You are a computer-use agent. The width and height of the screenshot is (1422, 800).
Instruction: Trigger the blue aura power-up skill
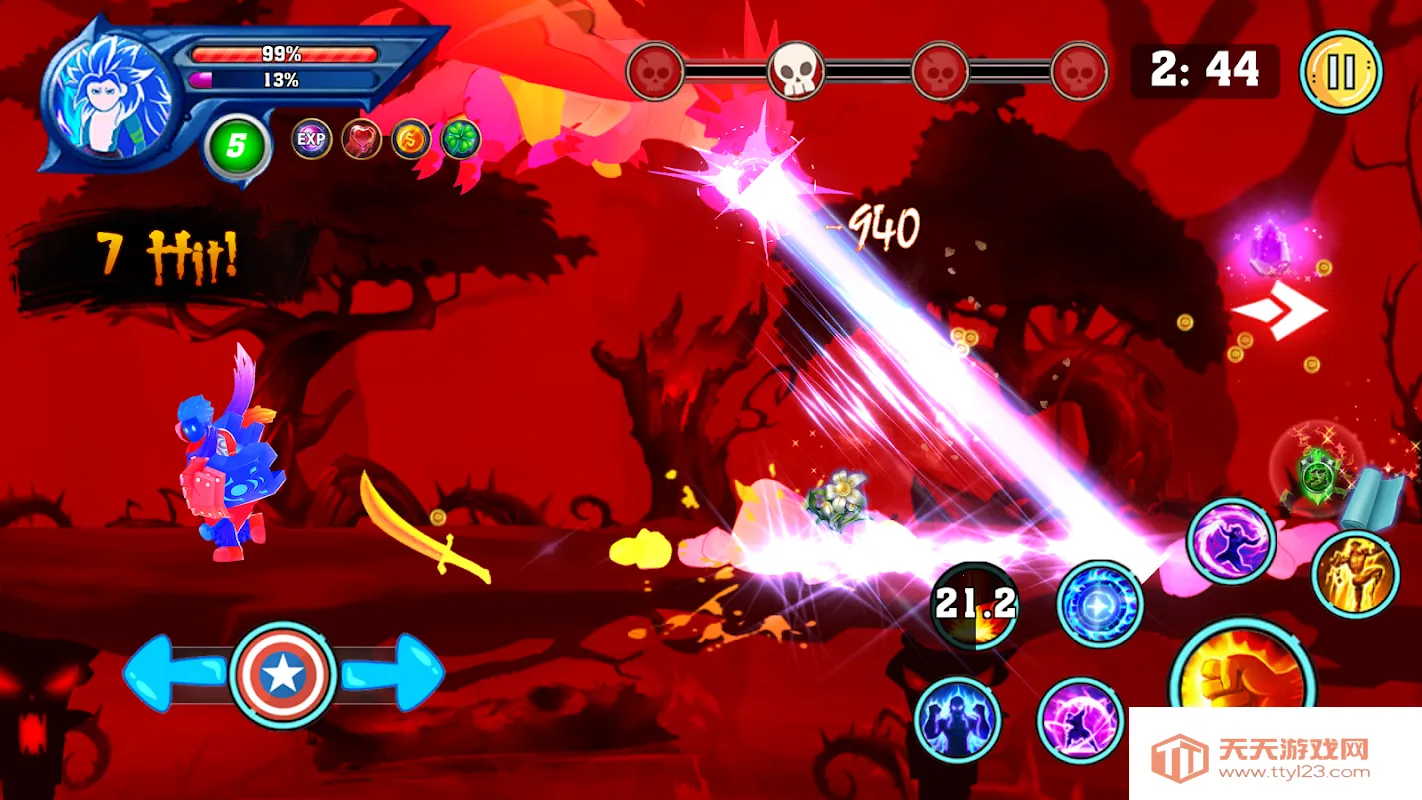pyautogui.click(x=957, y=720)
